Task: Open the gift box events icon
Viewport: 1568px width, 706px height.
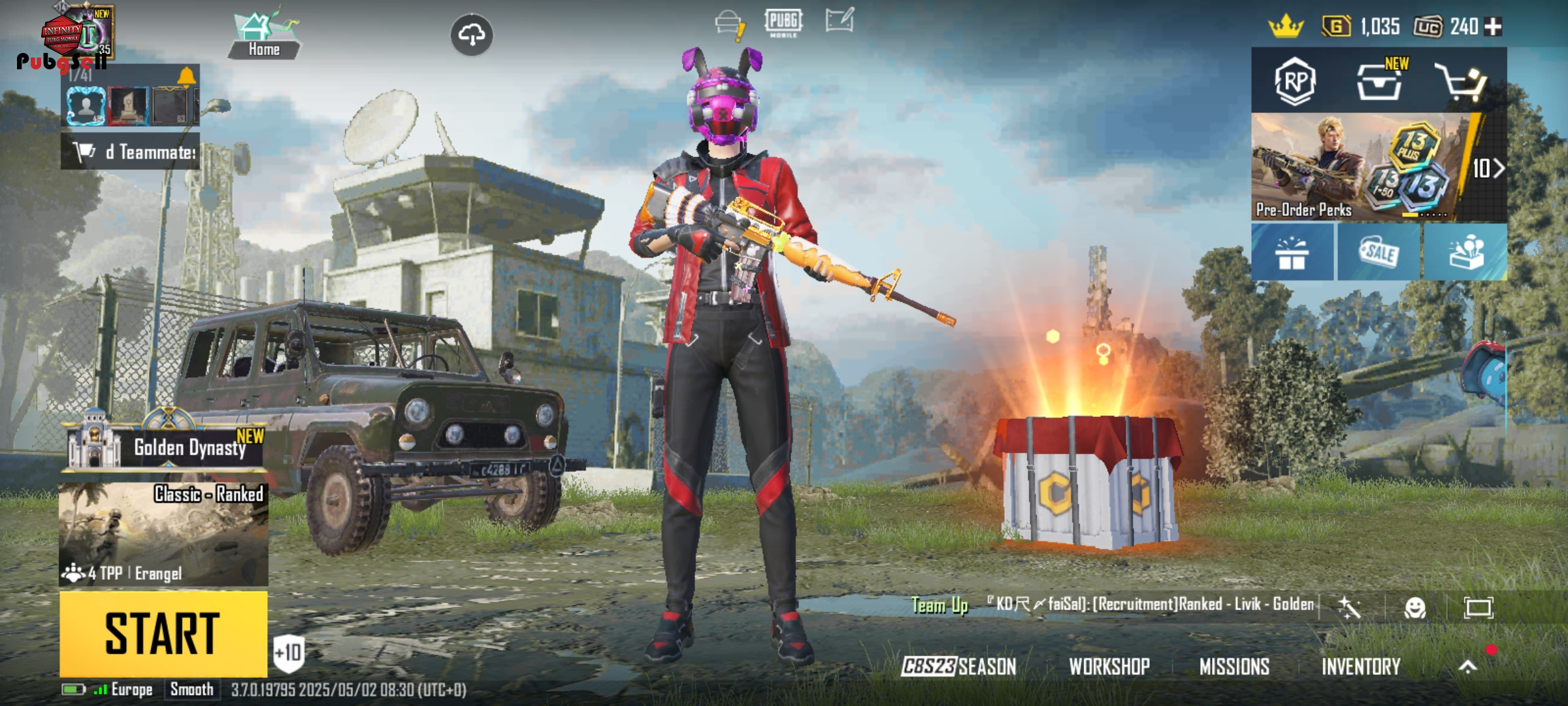Action: click(1292, 253)
